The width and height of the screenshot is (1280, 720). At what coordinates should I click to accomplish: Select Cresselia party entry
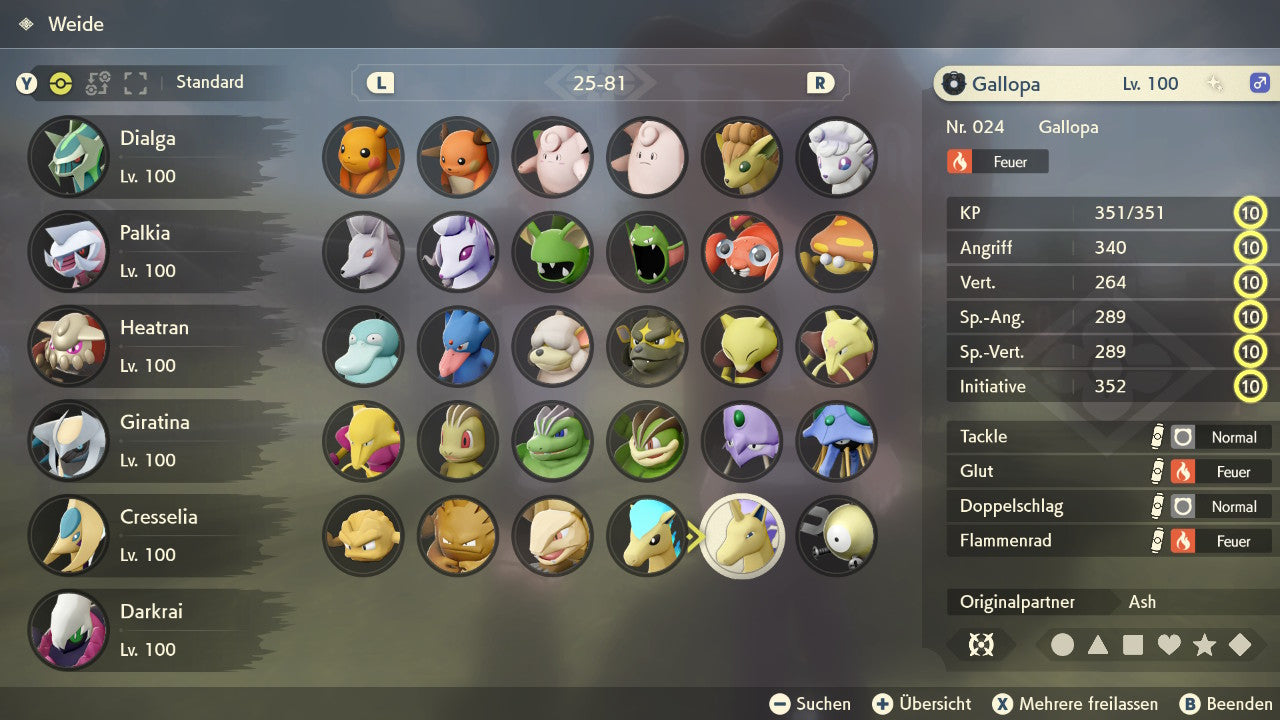click(x=150, y=535)
